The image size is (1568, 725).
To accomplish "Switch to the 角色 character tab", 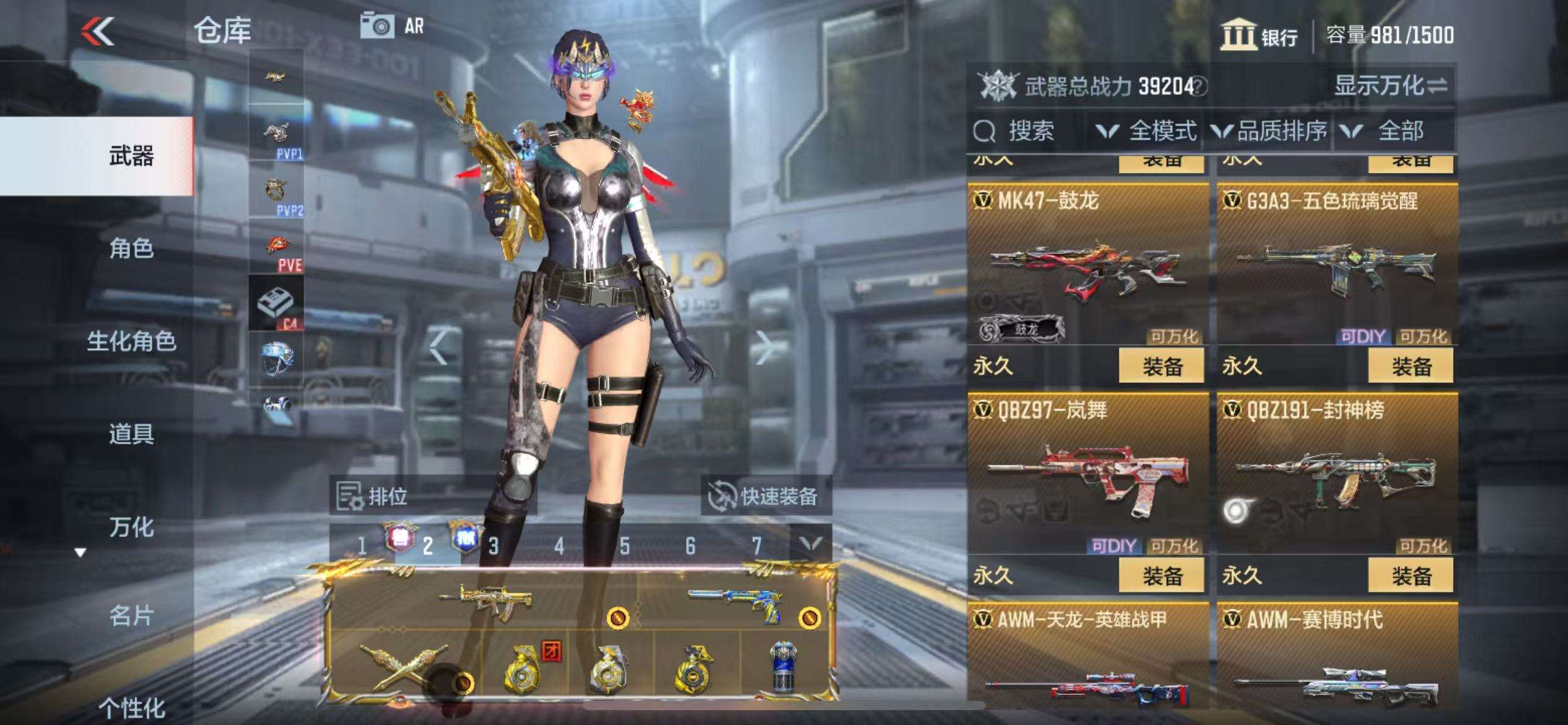I will tap(131, 248).
